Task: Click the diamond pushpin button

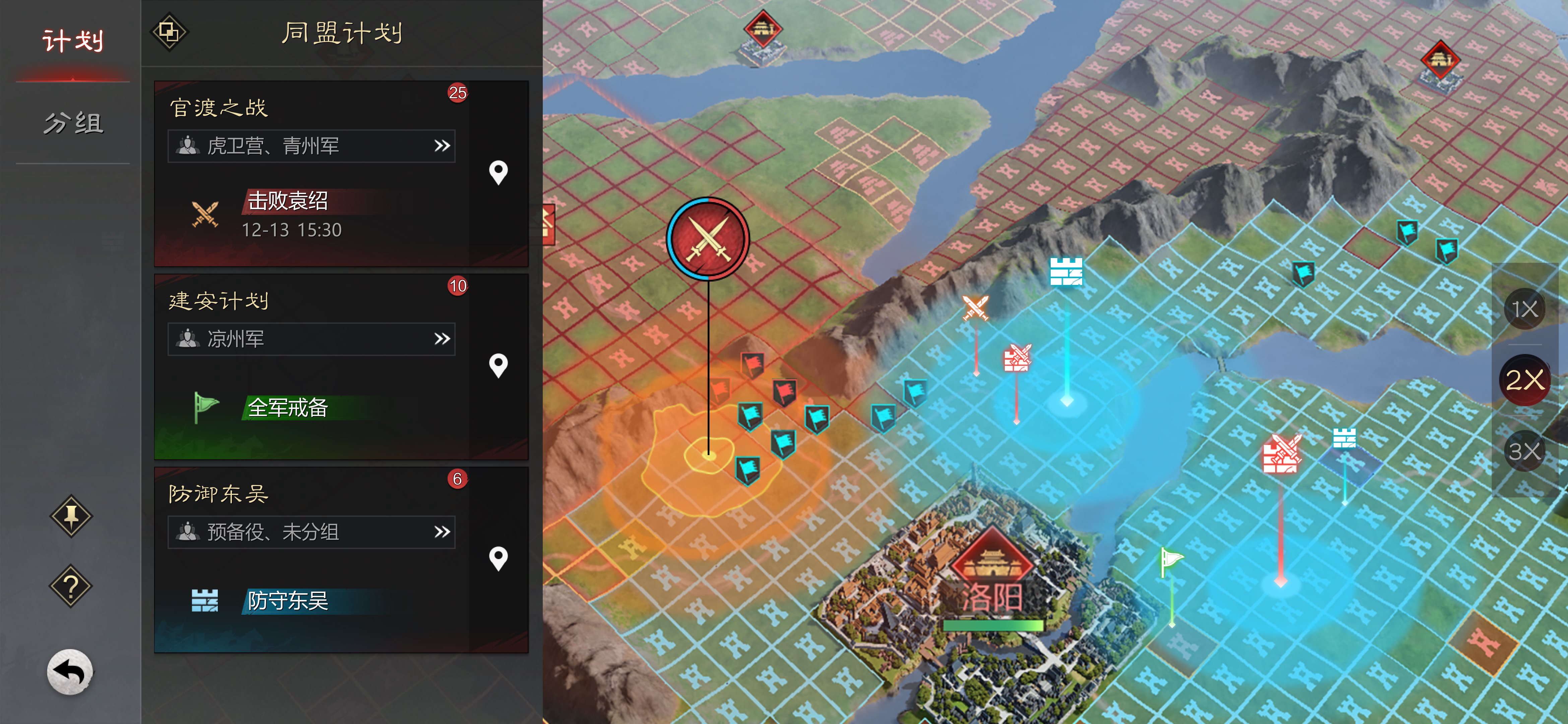Action: pos(71,517)
